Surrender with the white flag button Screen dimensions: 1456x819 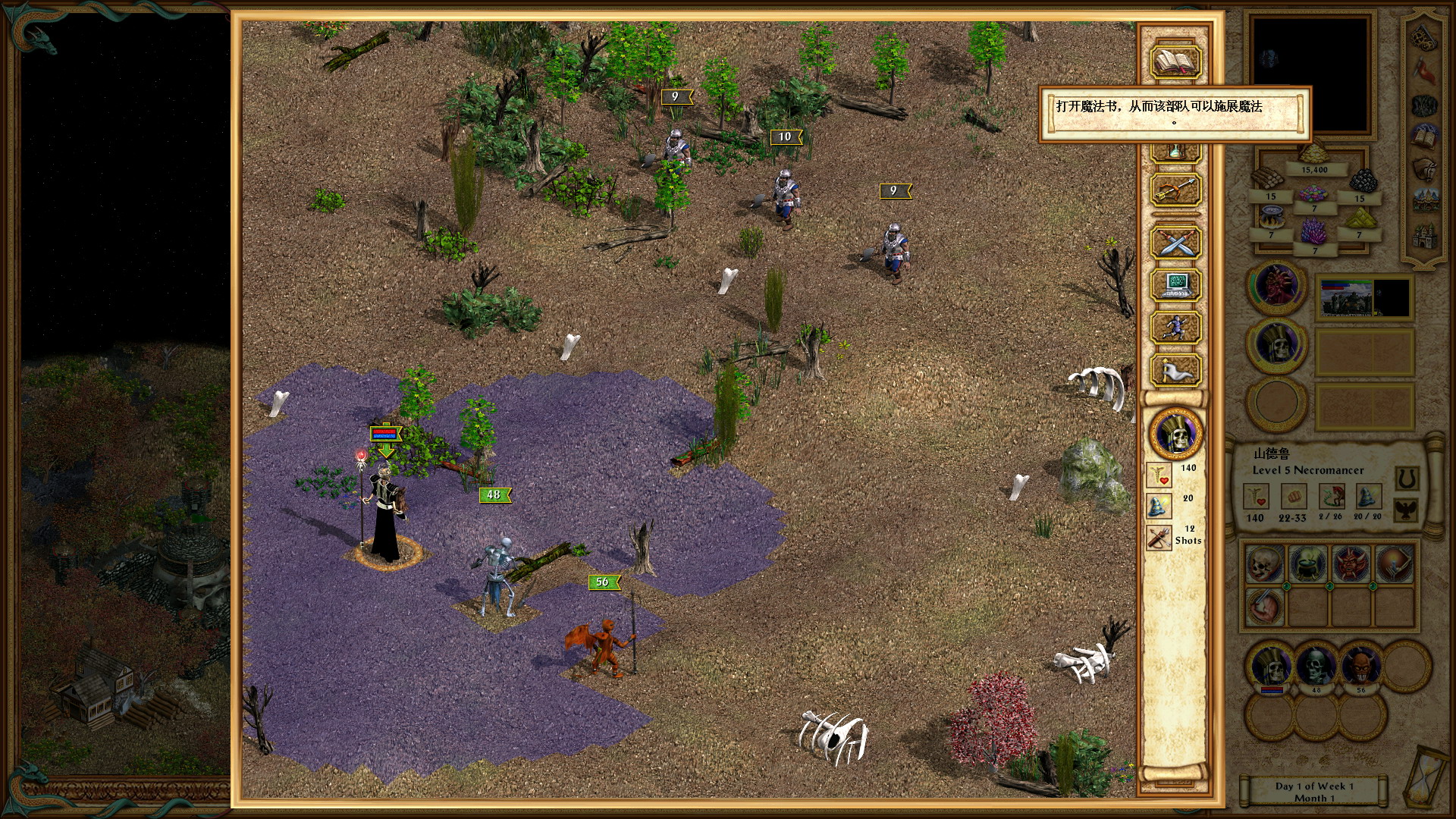click(1175, 371)
